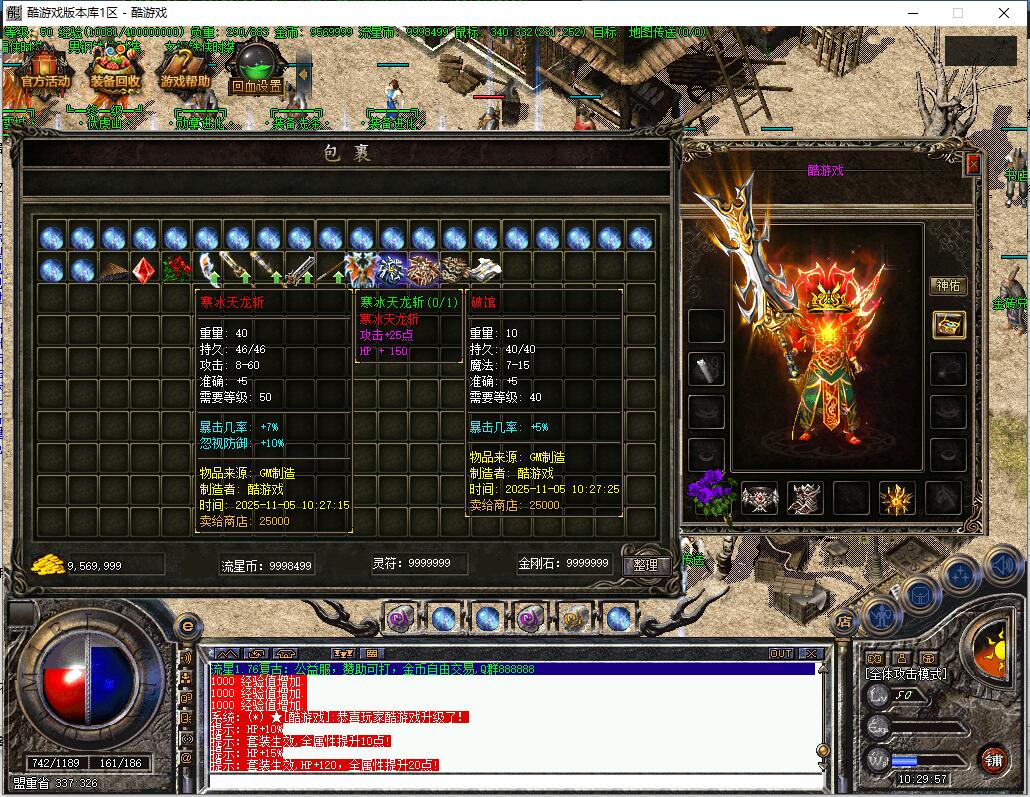Click the OUT button above the chat
Viewport: 1030px width, 797px height.
(781, 653)
